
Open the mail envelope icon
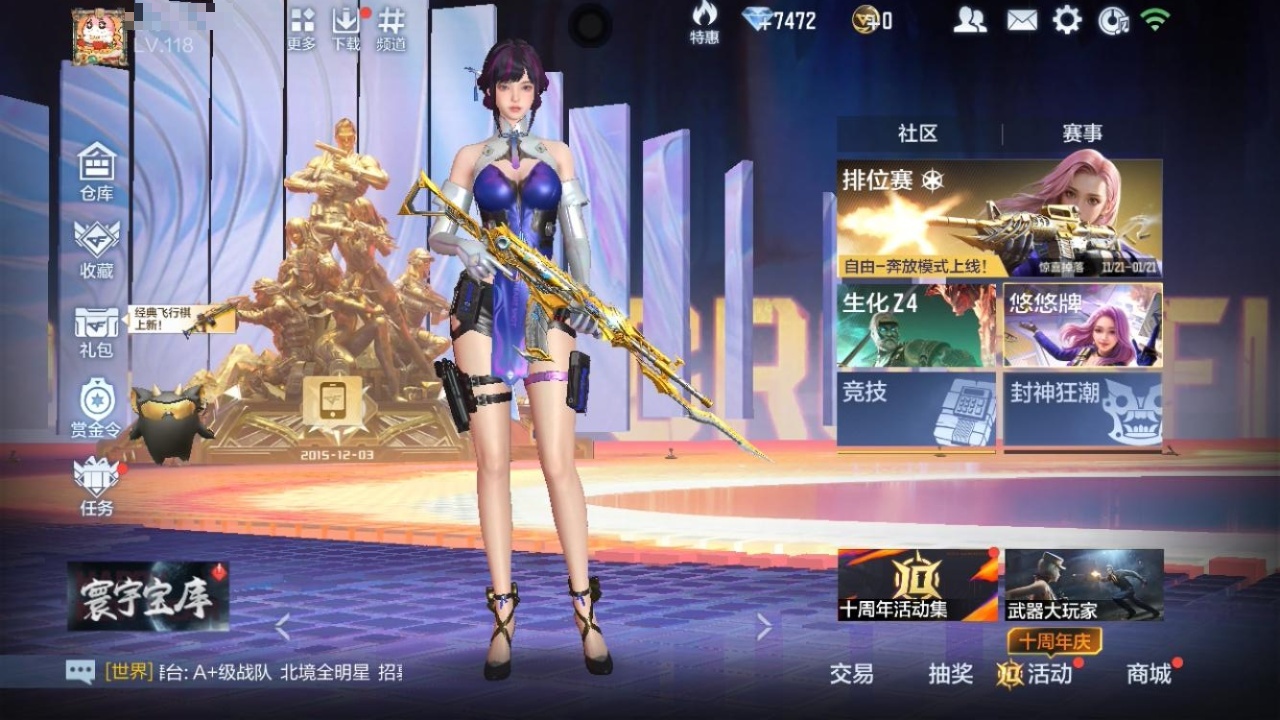coord(1022,20)
